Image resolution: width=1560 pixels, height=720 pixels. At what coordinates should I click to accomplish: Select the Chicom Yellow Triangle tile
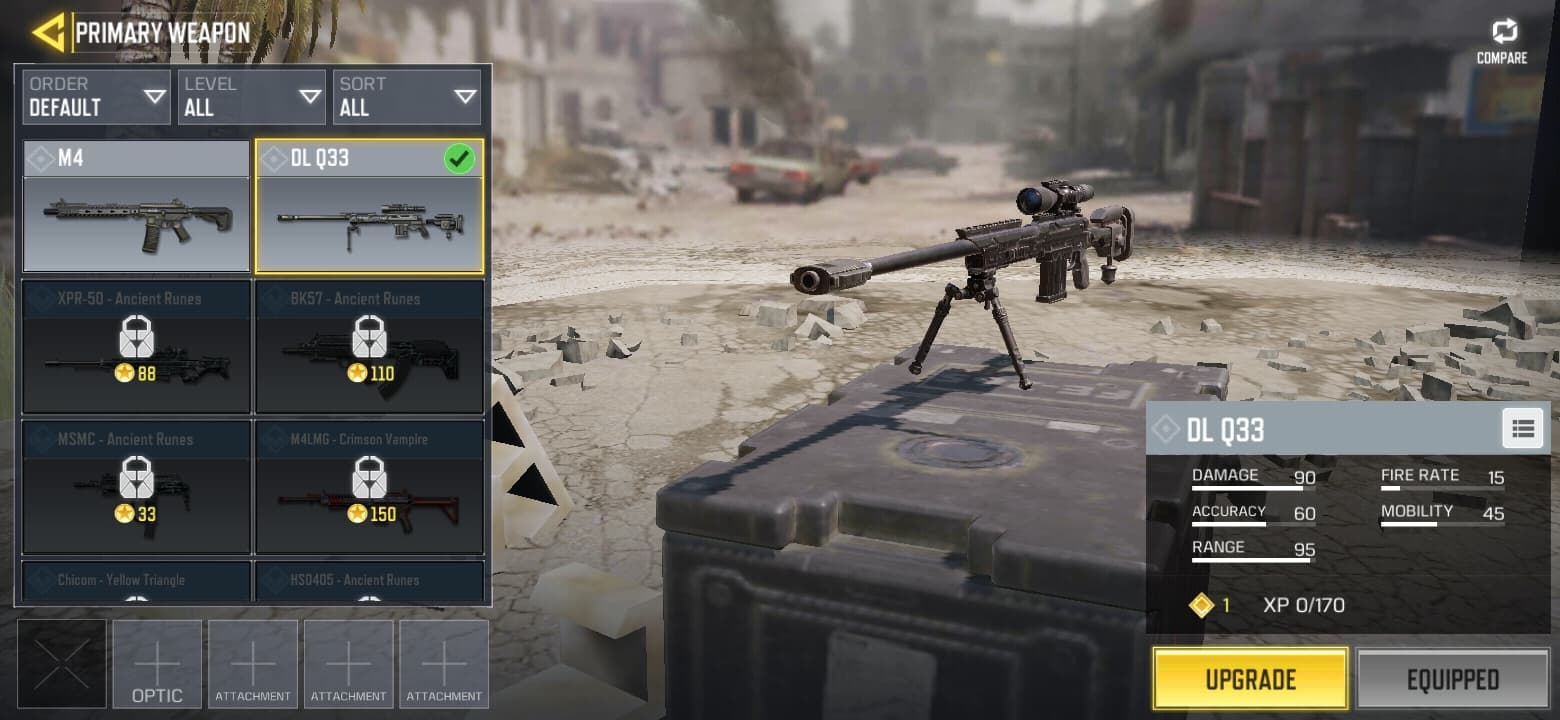click(x=136, y=582)
